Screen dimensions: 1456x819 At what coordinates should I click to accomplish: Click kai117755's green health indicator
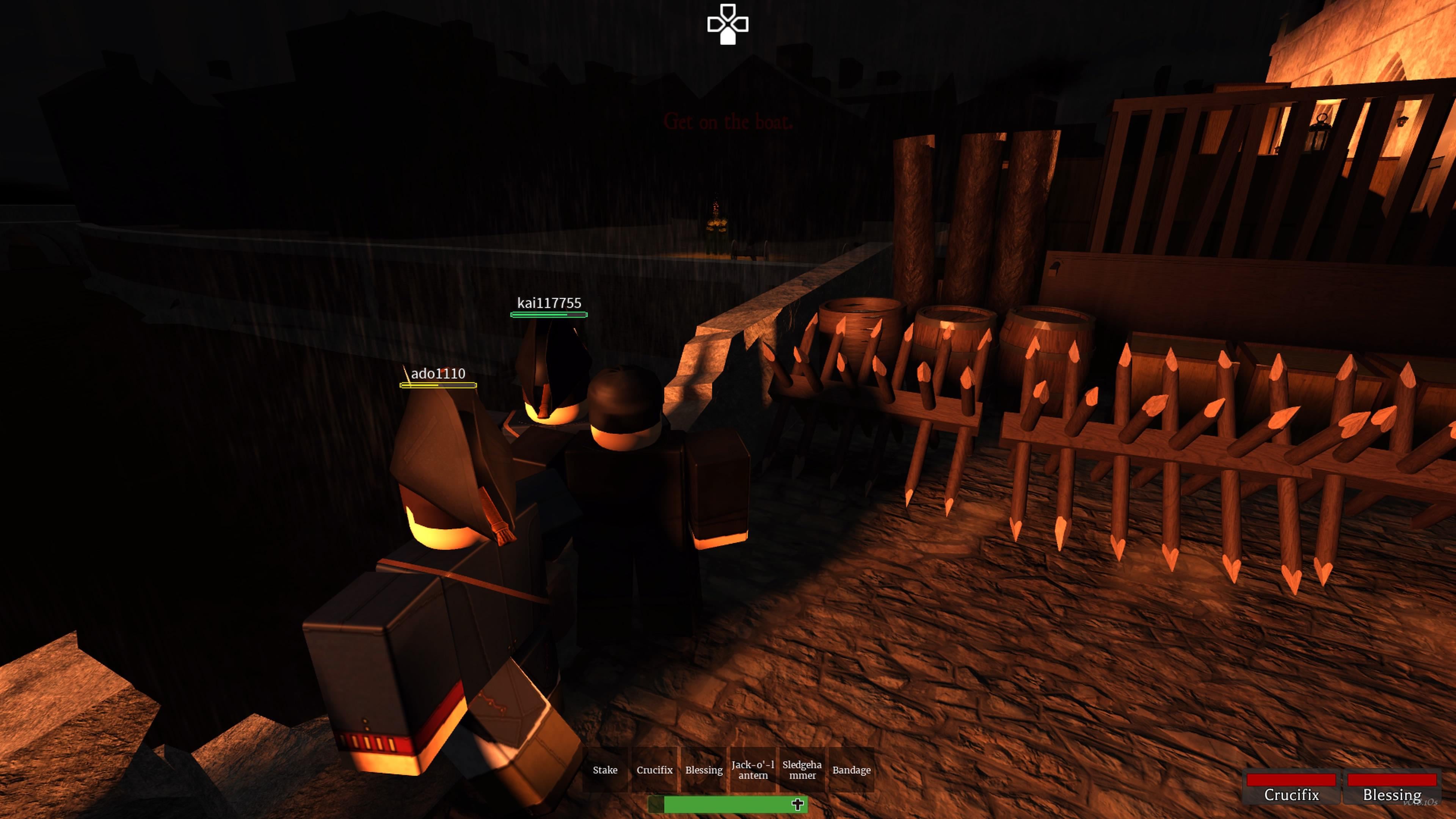(x=549, y=314)
